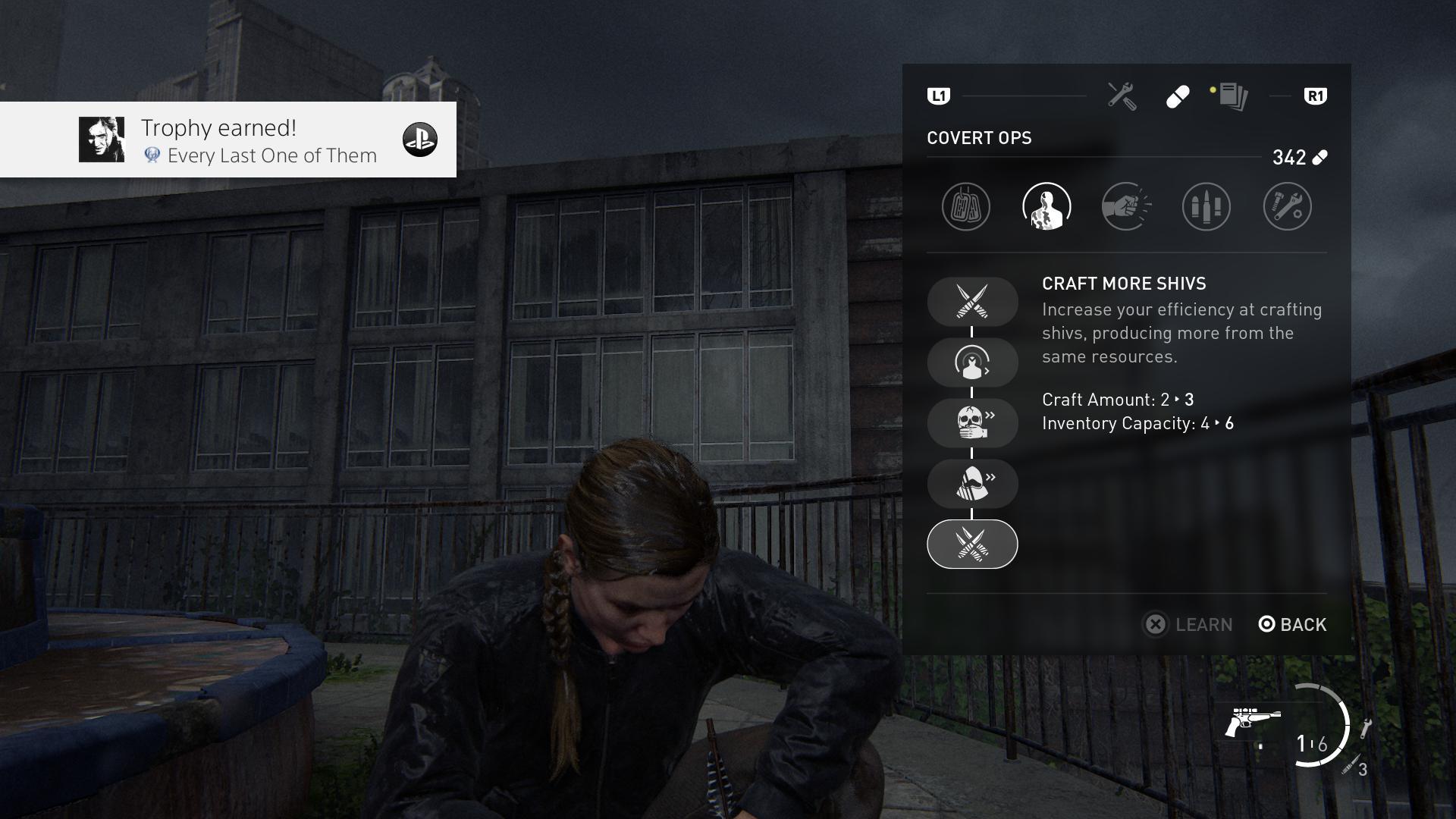
Task: Select the dog tags upgrade branch icon
Action: click(965, 206)
